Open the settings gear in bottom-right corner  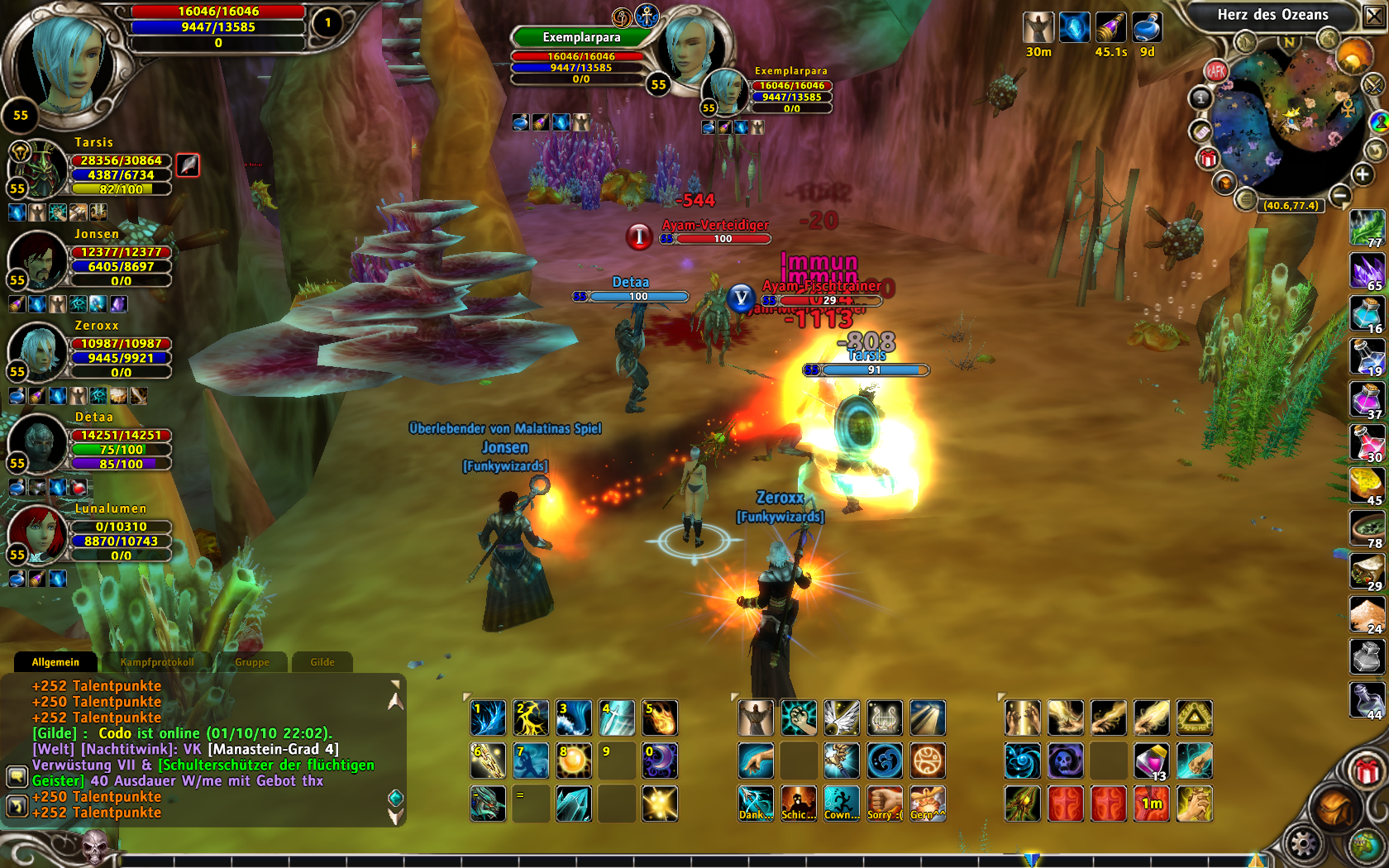point(1303,845)
